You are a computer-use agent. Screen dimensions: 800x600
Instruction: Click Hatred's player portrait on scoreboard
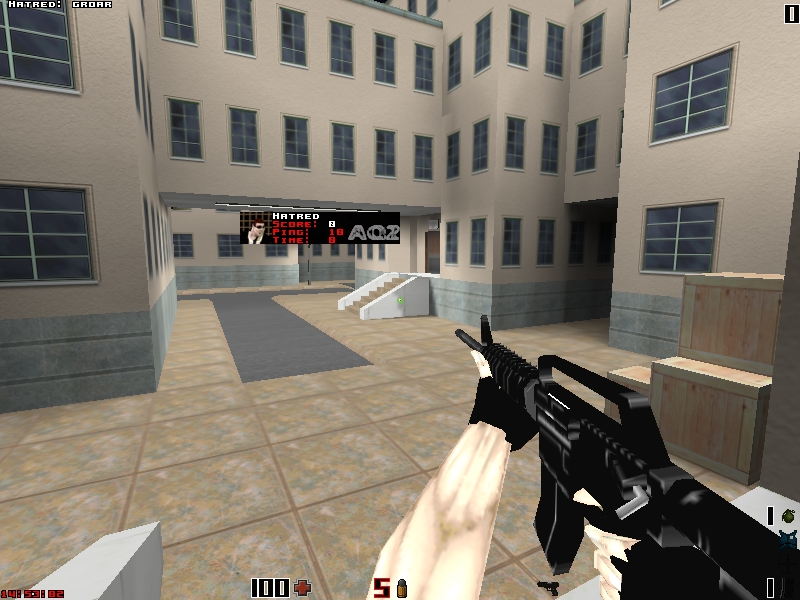tap(257, 229)
